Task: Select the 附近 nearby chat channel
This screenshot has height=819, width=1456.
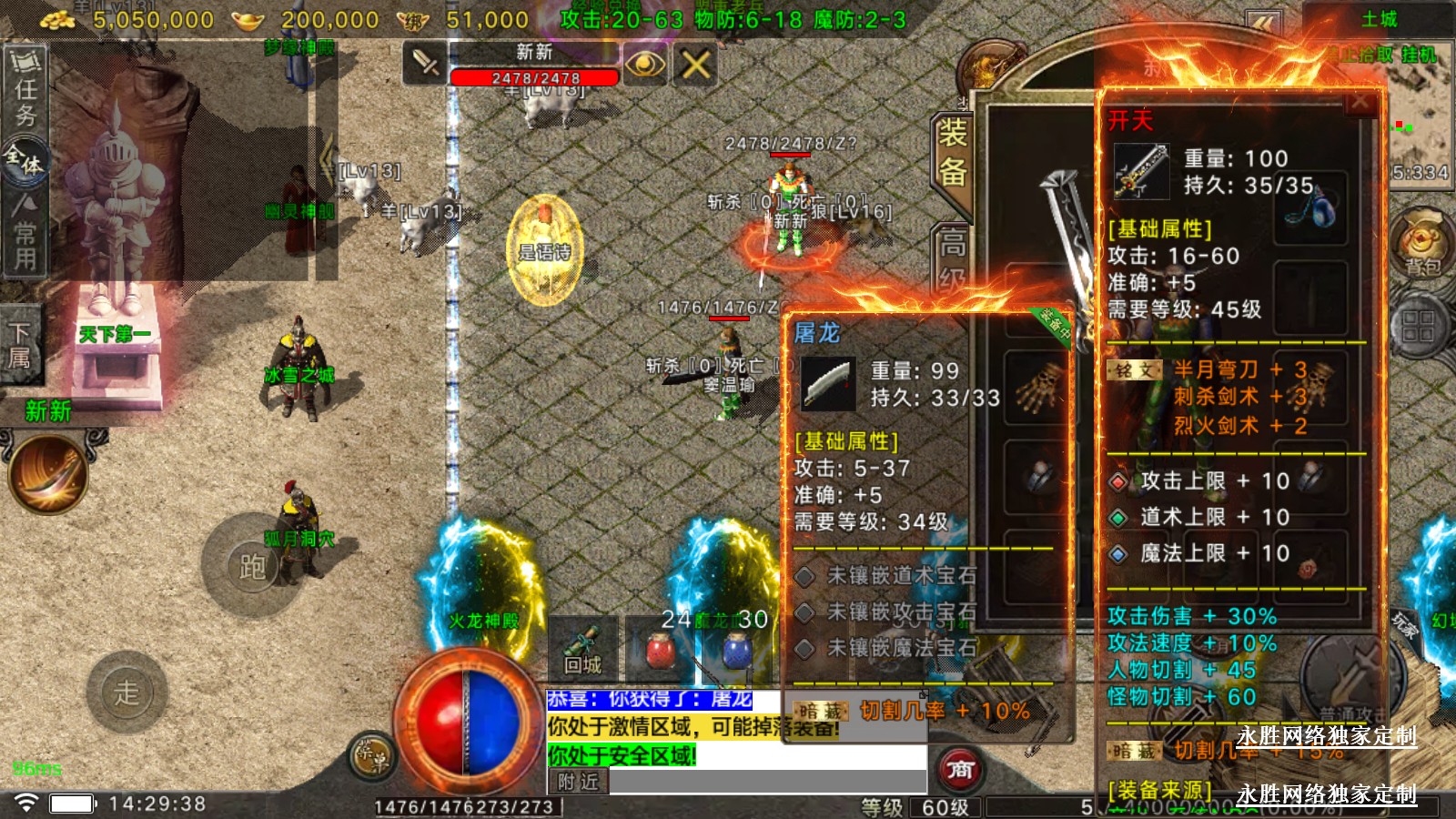Action: pyautogui.click(x=578, y=781)
